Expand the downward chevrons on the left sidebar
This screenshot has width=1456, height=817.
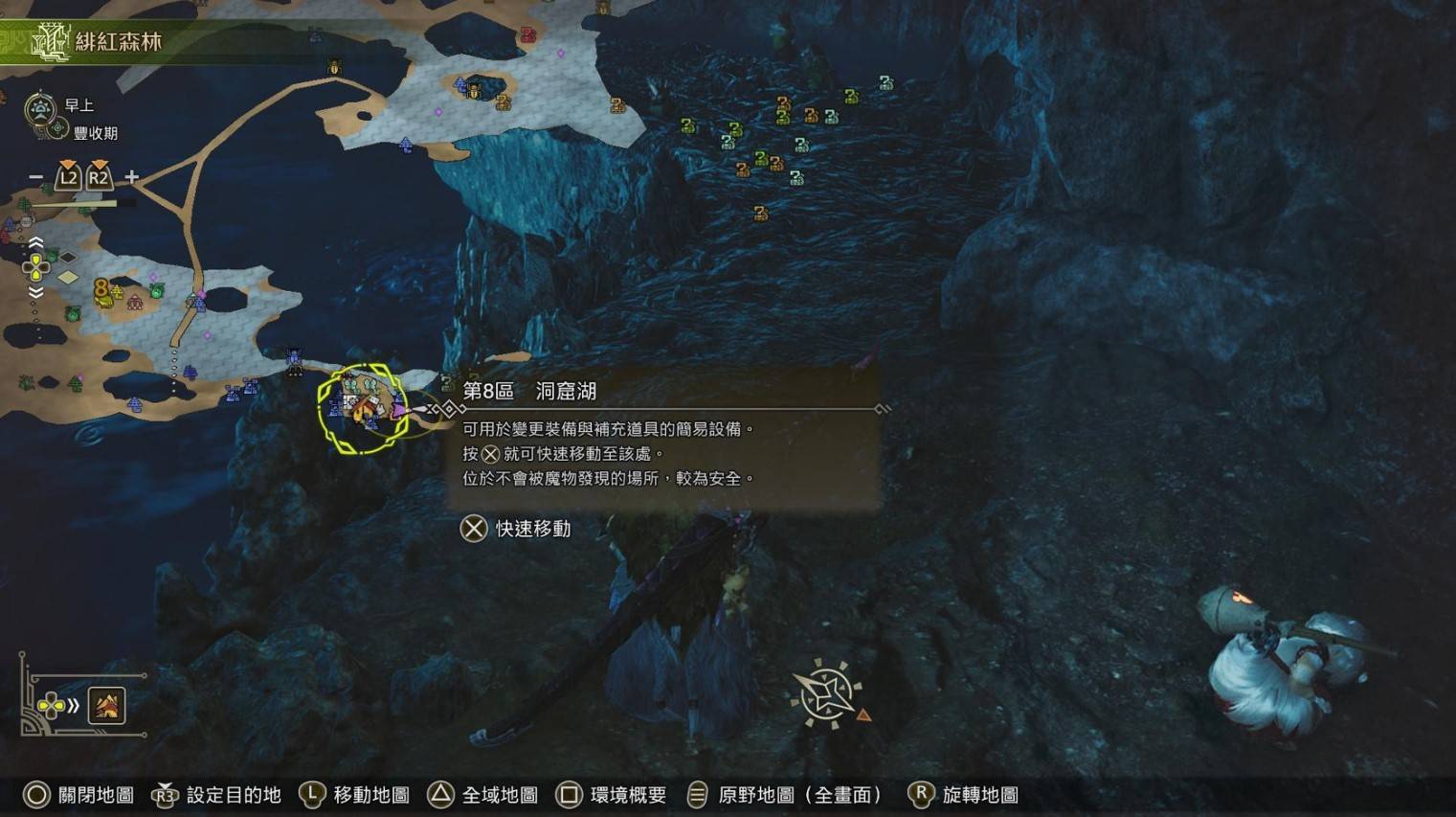tap(35, 292)
